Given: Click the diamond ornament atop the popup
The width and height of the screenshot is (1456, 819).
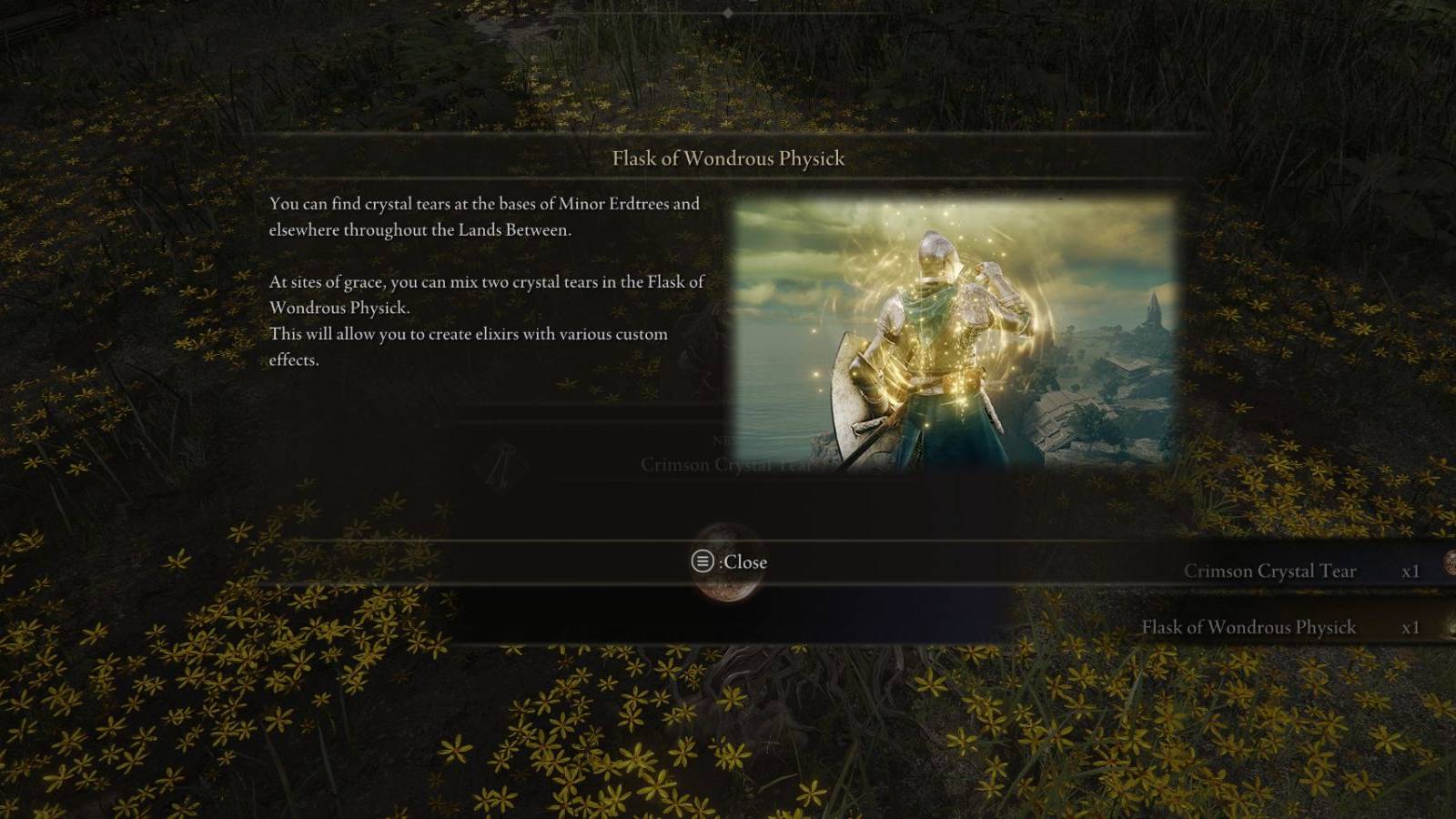Looking at the screenshot, I should click(728, 14).
